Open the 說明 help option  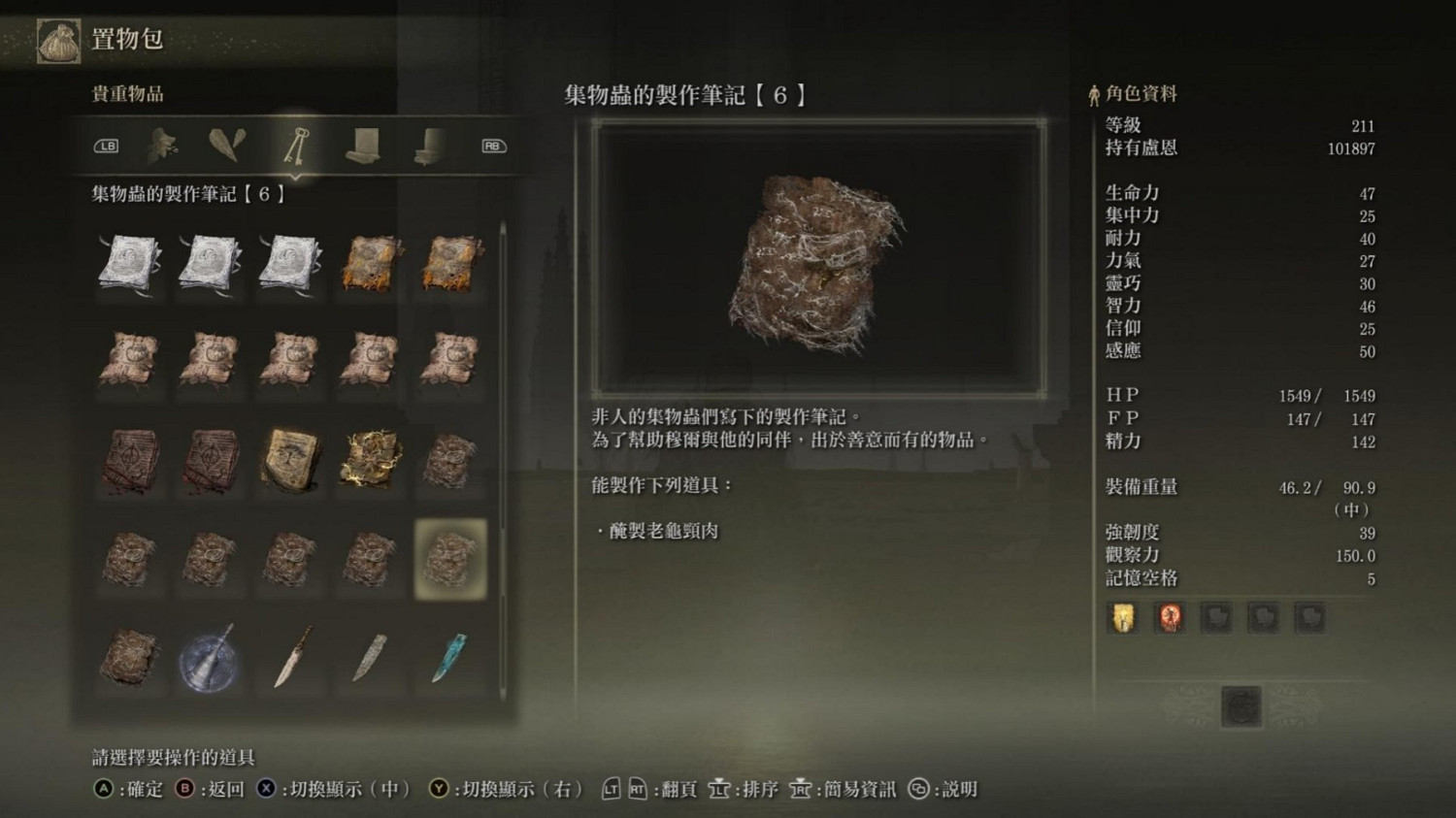click(x=957, y=789)
